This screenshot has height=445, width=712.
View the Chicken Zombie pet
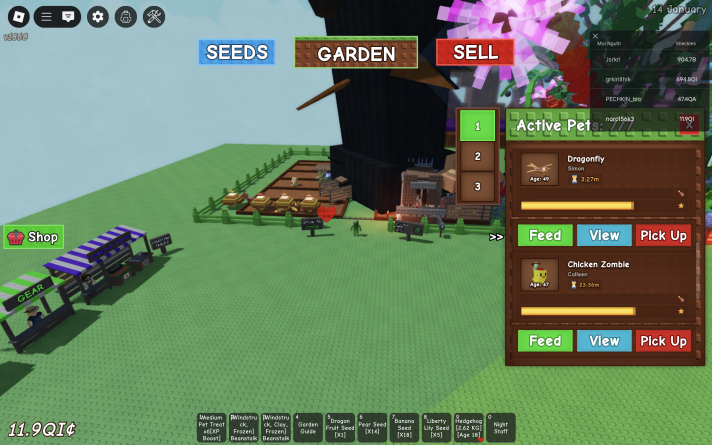point(604,341)
